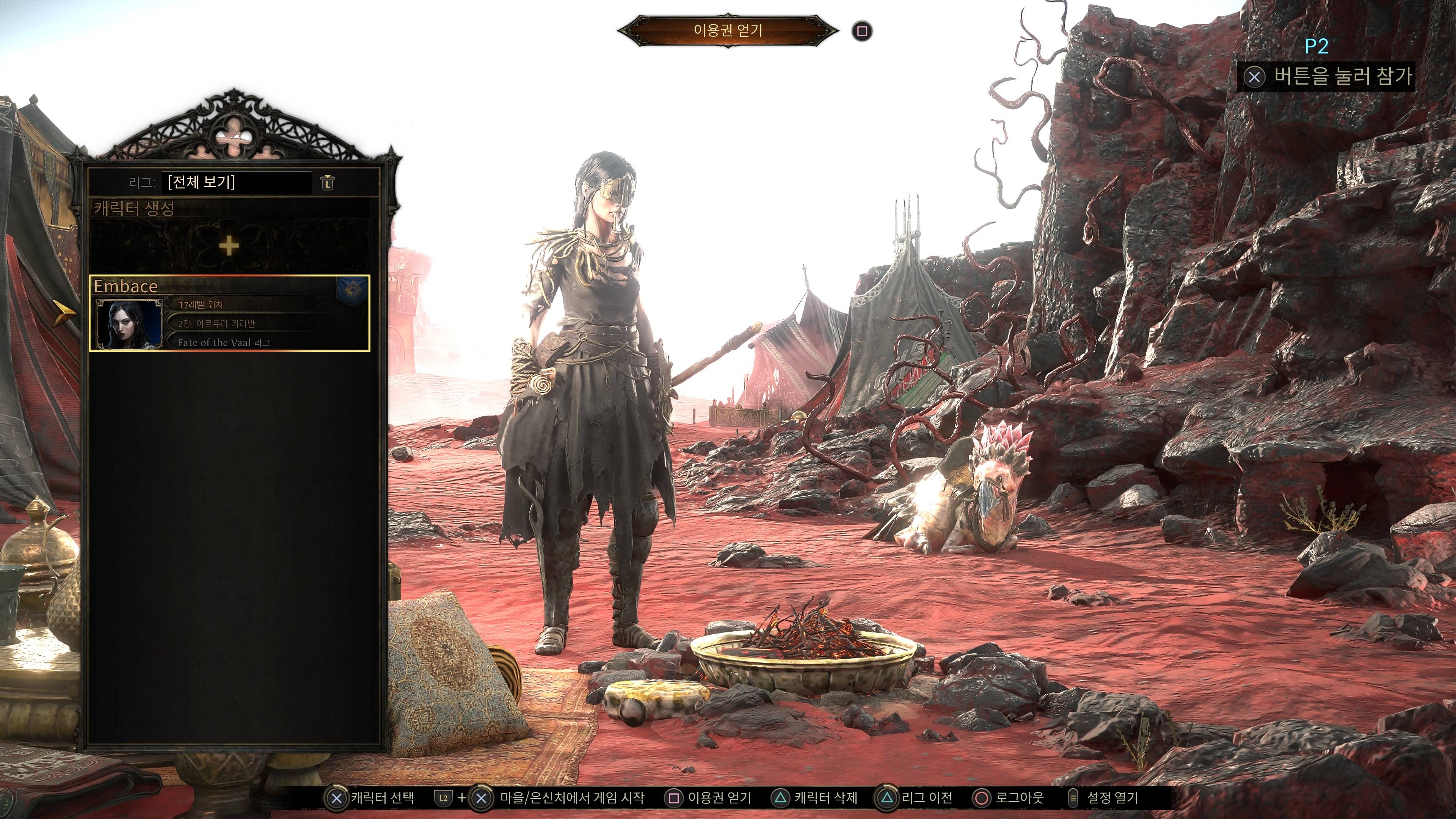The width and height of the screenshot is (1456, 819).
Task: Open the 이용권 얻기 banner button
Action: [x=728, y=30]
